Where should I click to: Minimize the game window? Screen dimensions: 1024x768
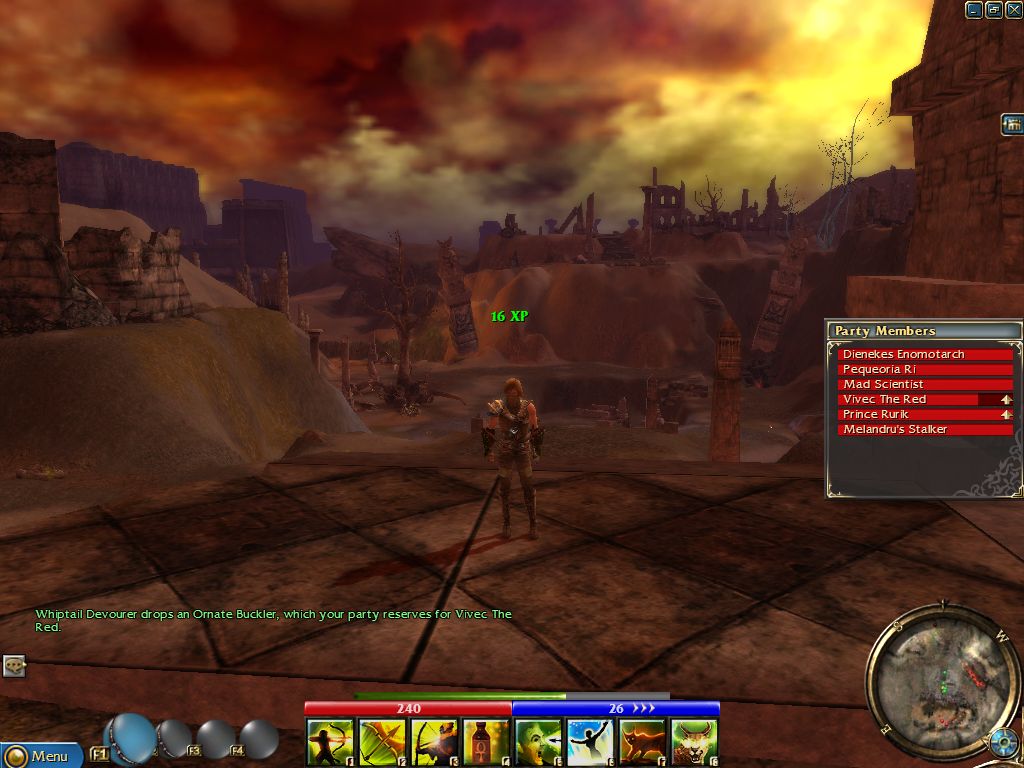[x=974, y=10]
